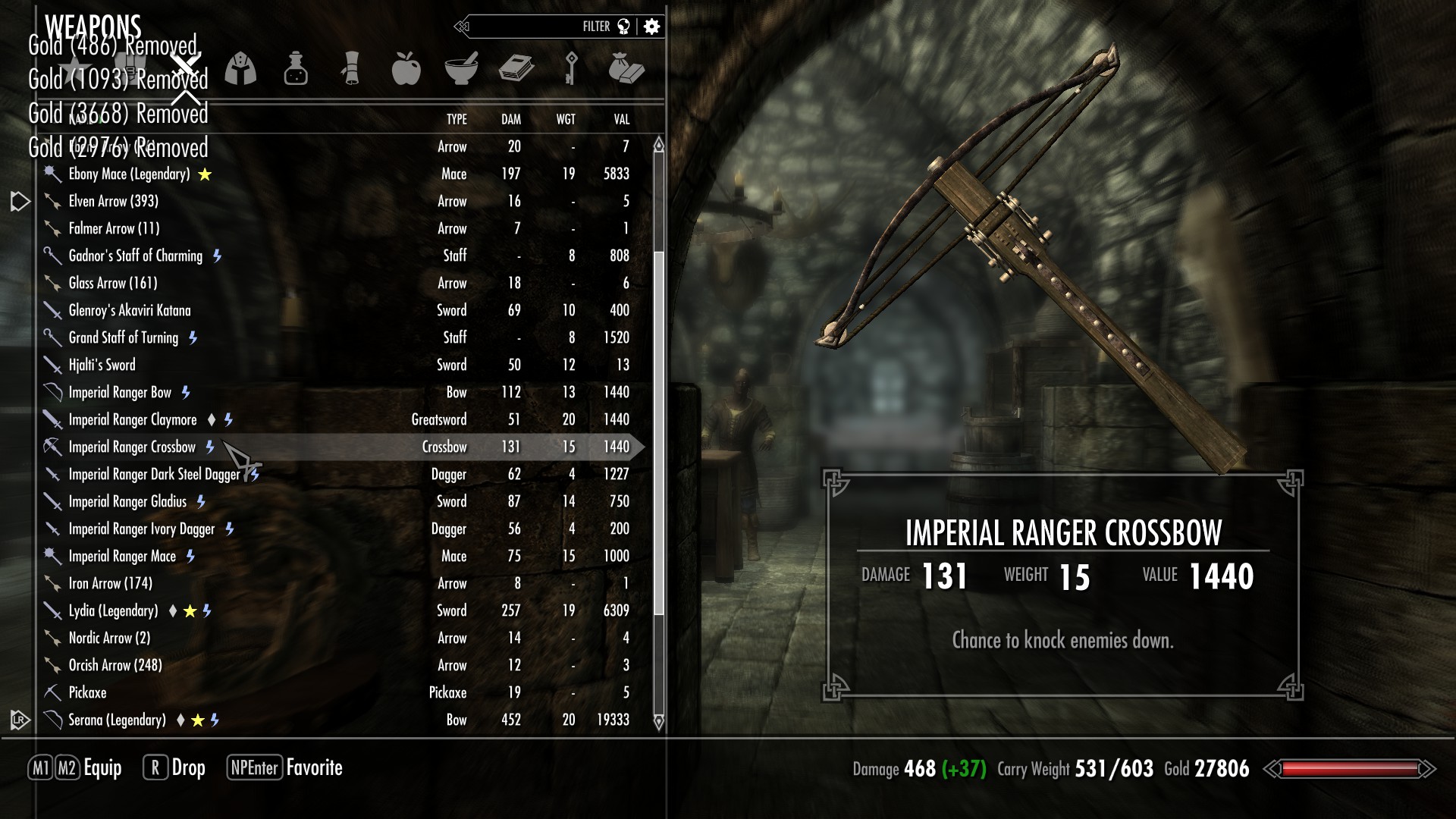Show the scrolls category
Image resolution: width=1456 pixels, height=819 pixels.
(350, 69)
